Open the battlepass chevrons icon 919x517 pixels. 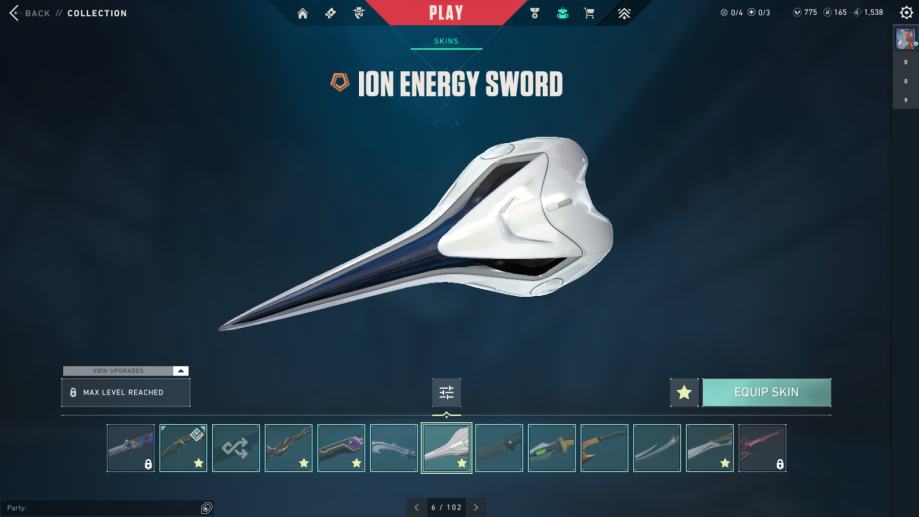[624, 13]
